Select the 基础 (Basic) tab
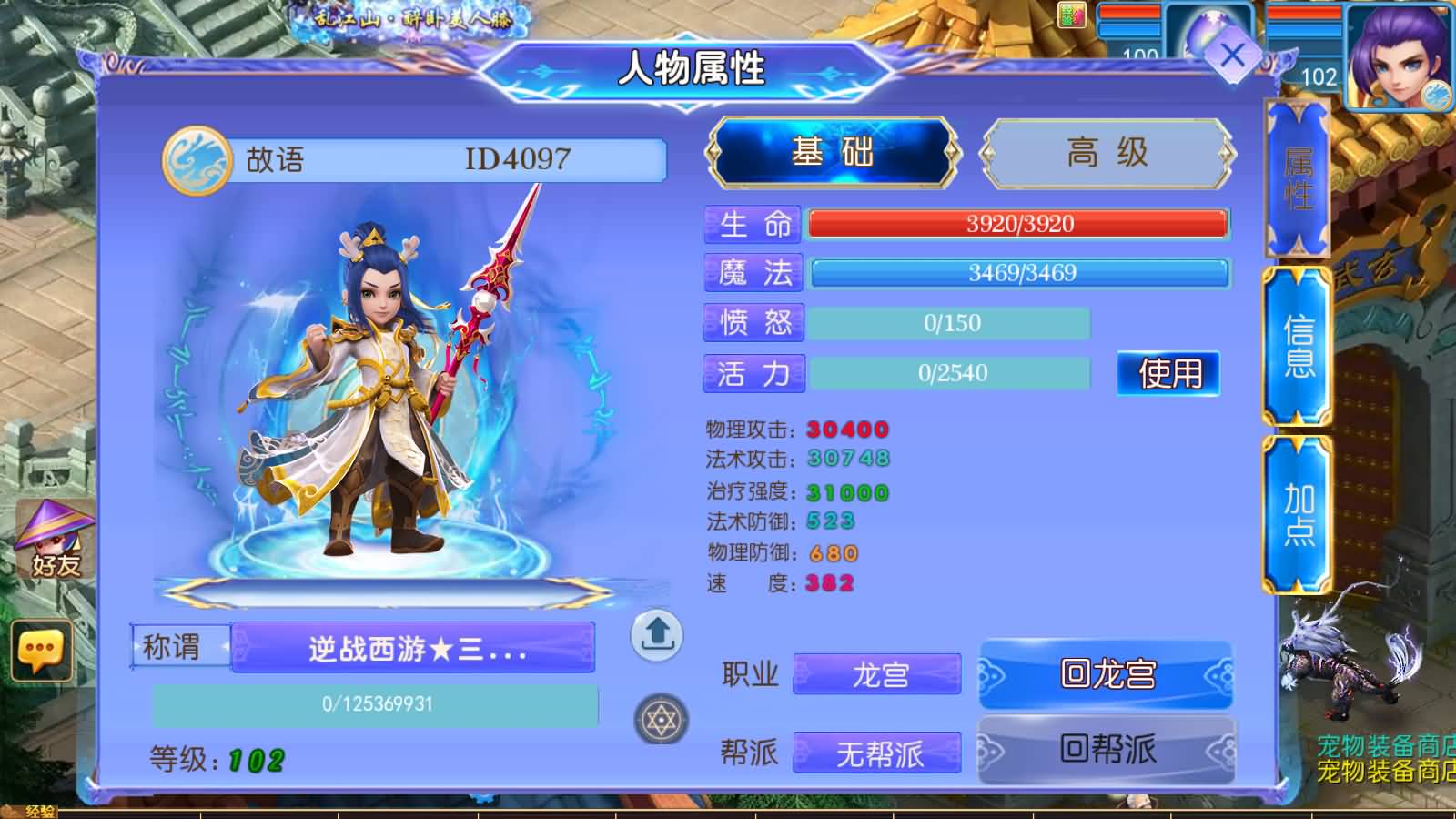 pyautogui.click(x=833, y=153)
